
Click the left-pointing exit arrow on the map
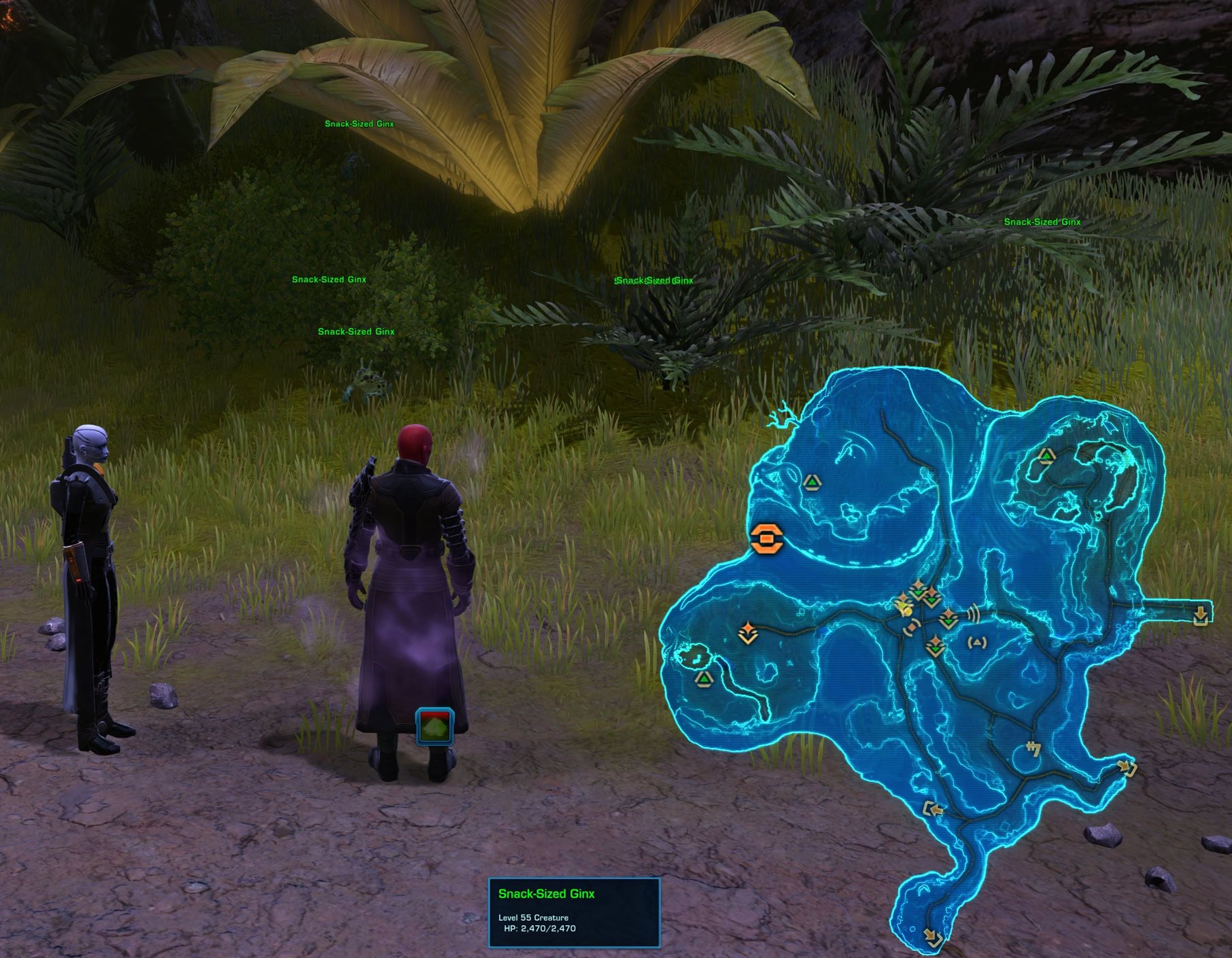pyautogui.click(x=934, y=809)
